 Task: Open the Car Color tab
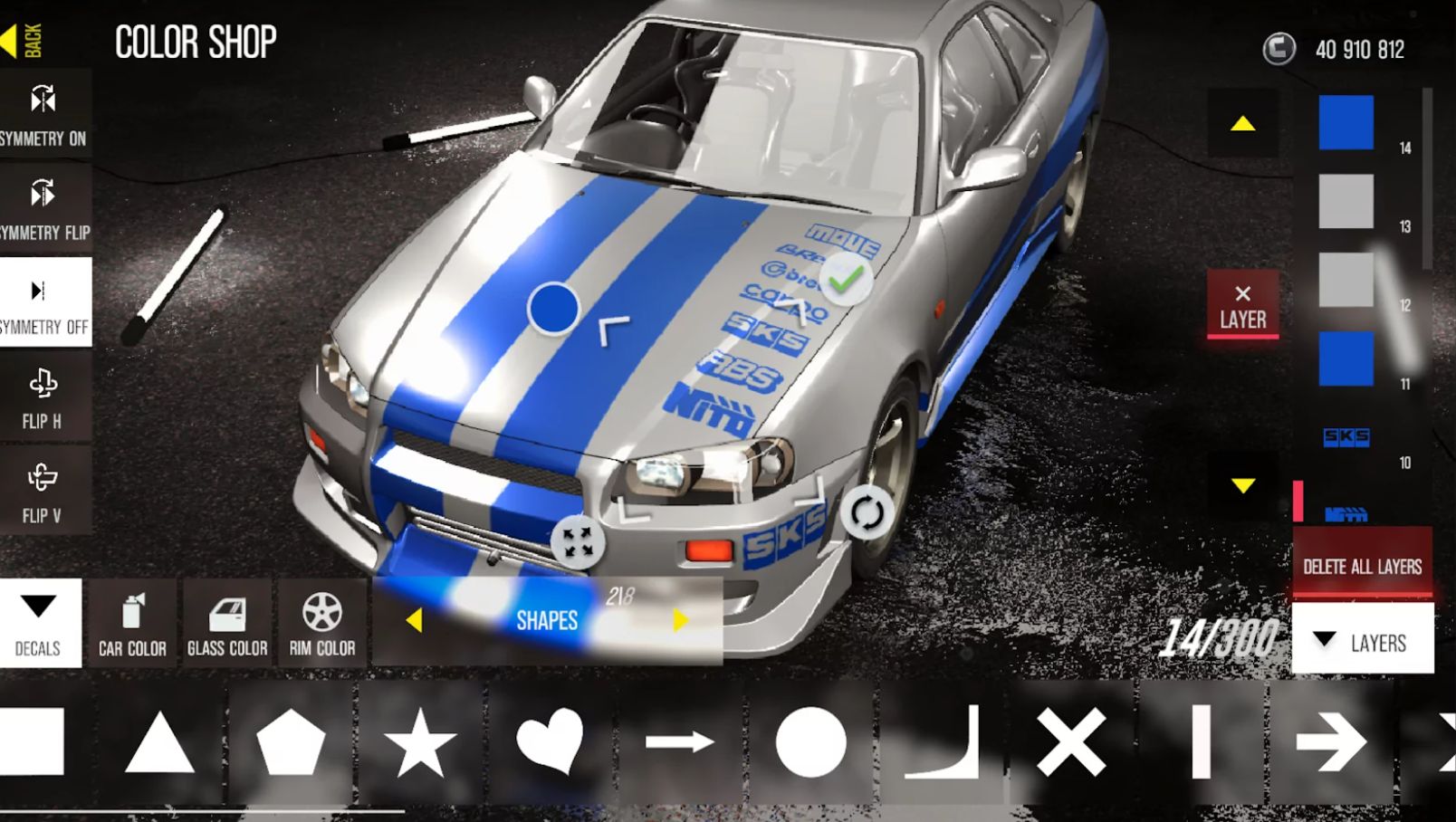click(132, 623)
